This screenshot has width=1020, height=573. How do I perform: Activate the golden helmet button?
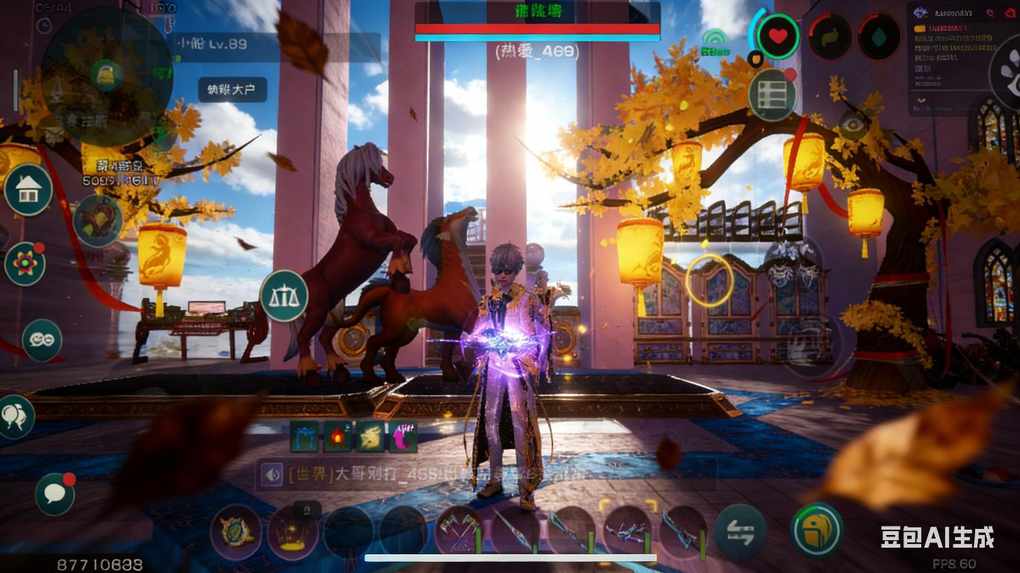click(x=817, y=529)
